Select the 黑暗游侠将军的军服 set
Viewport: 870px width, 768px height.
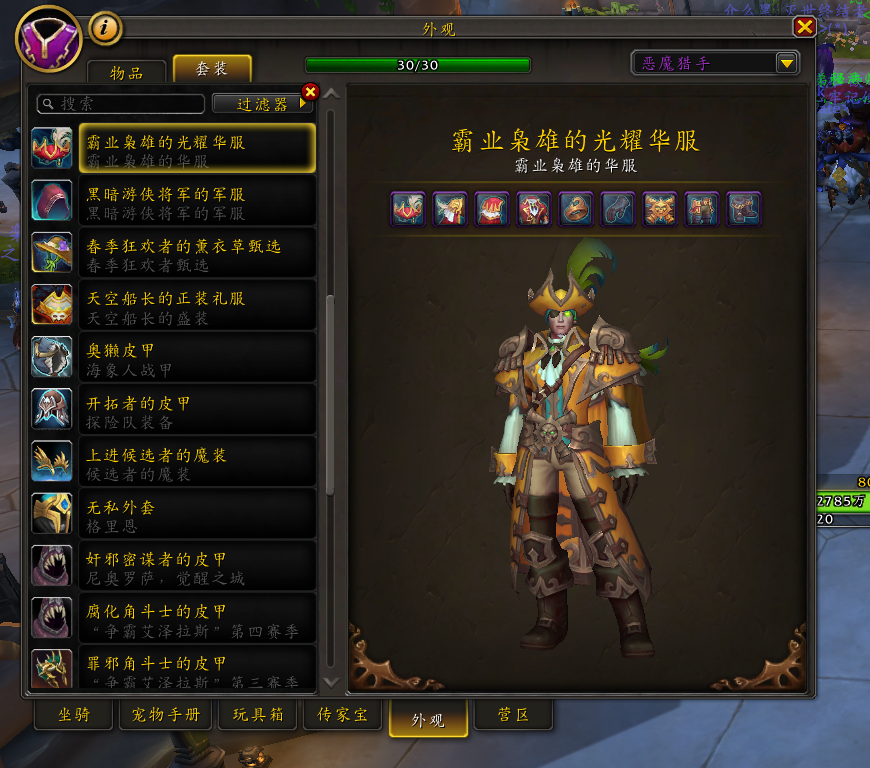pyautogui.click(x=173, y=203)
